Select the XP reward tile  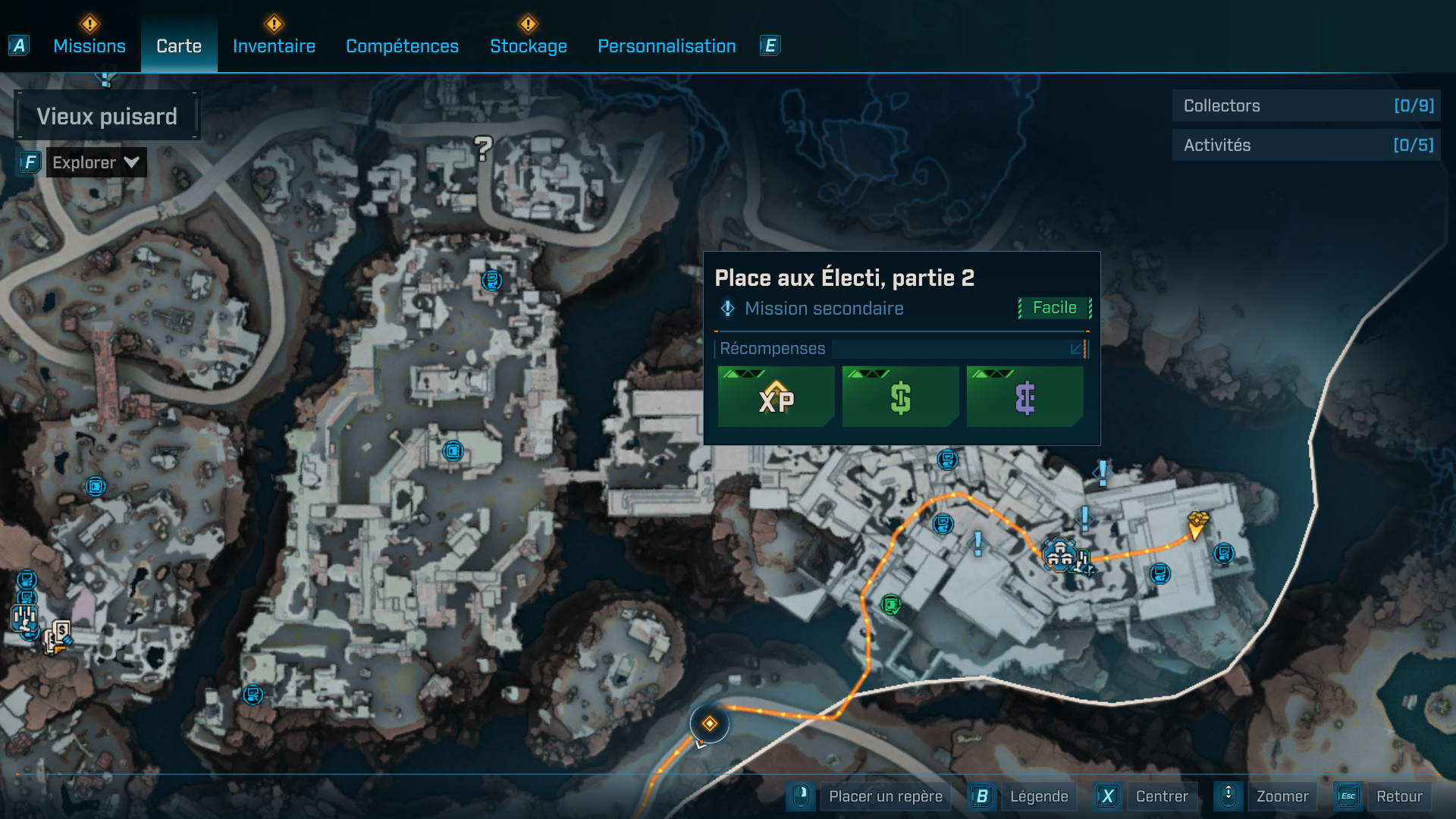click(x=776, y=397)
